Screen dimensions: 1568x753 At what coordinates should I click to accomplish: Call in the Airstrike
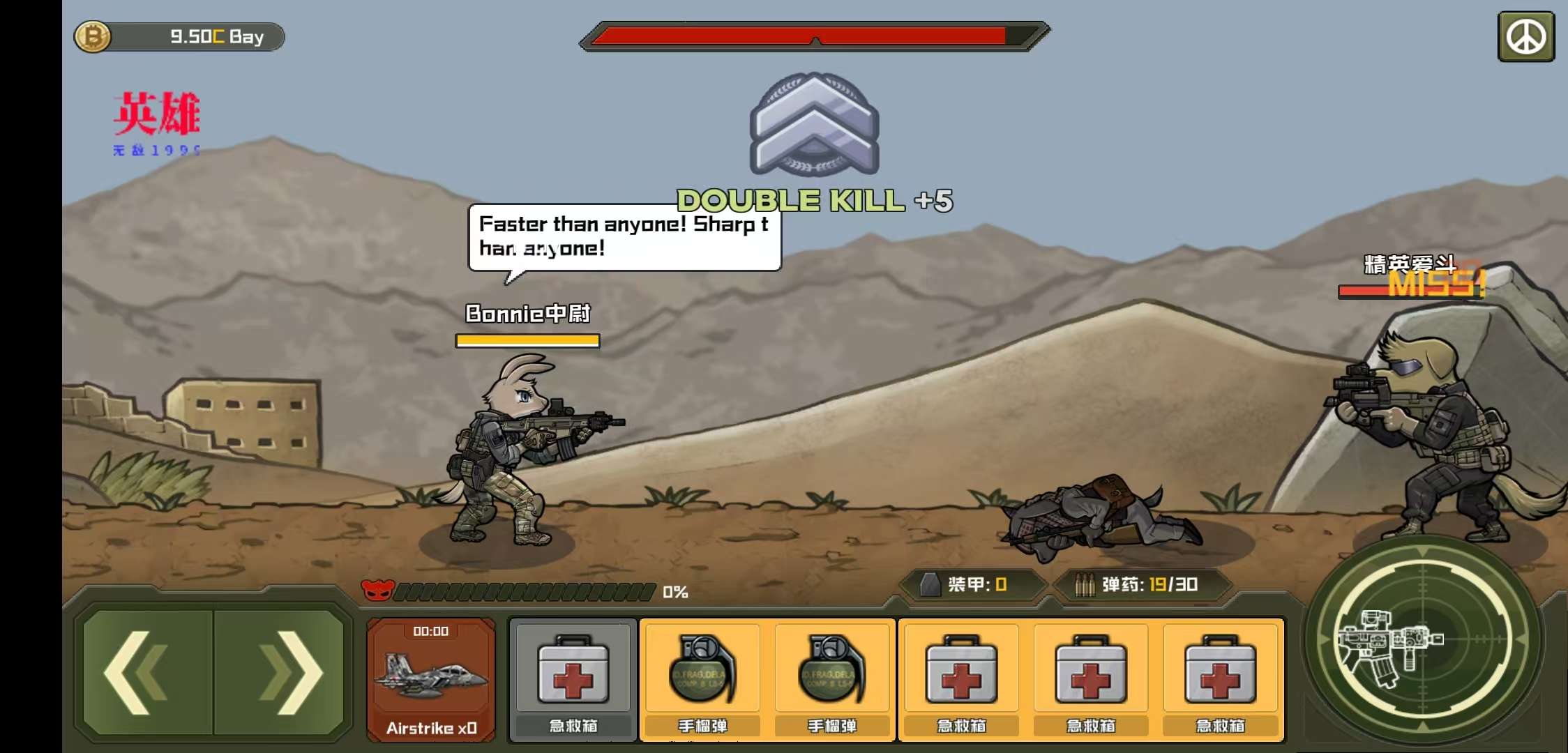coord(431,680)
